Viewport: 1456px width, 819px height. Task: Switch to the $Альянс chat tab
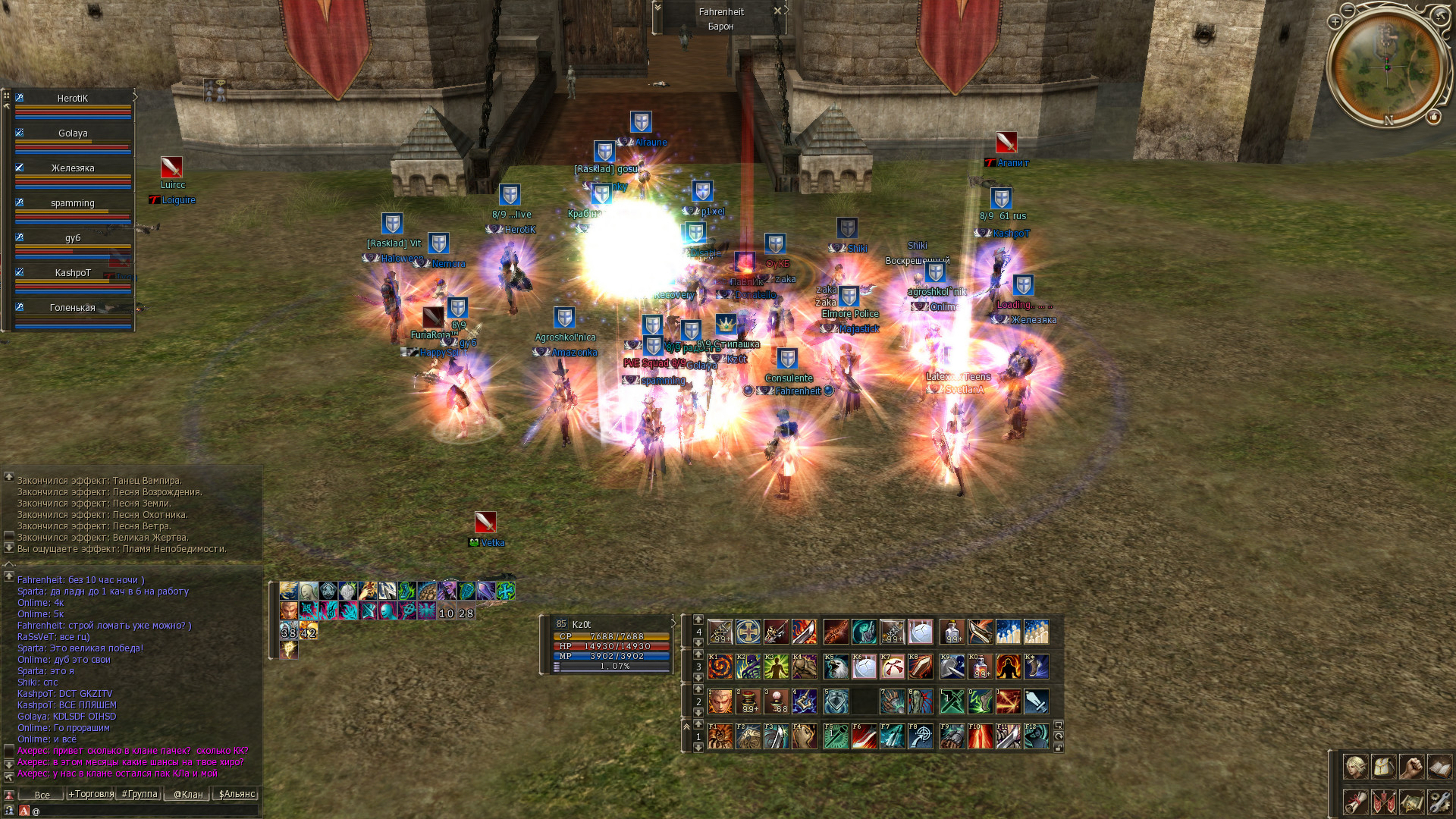(x=237, y=795)
